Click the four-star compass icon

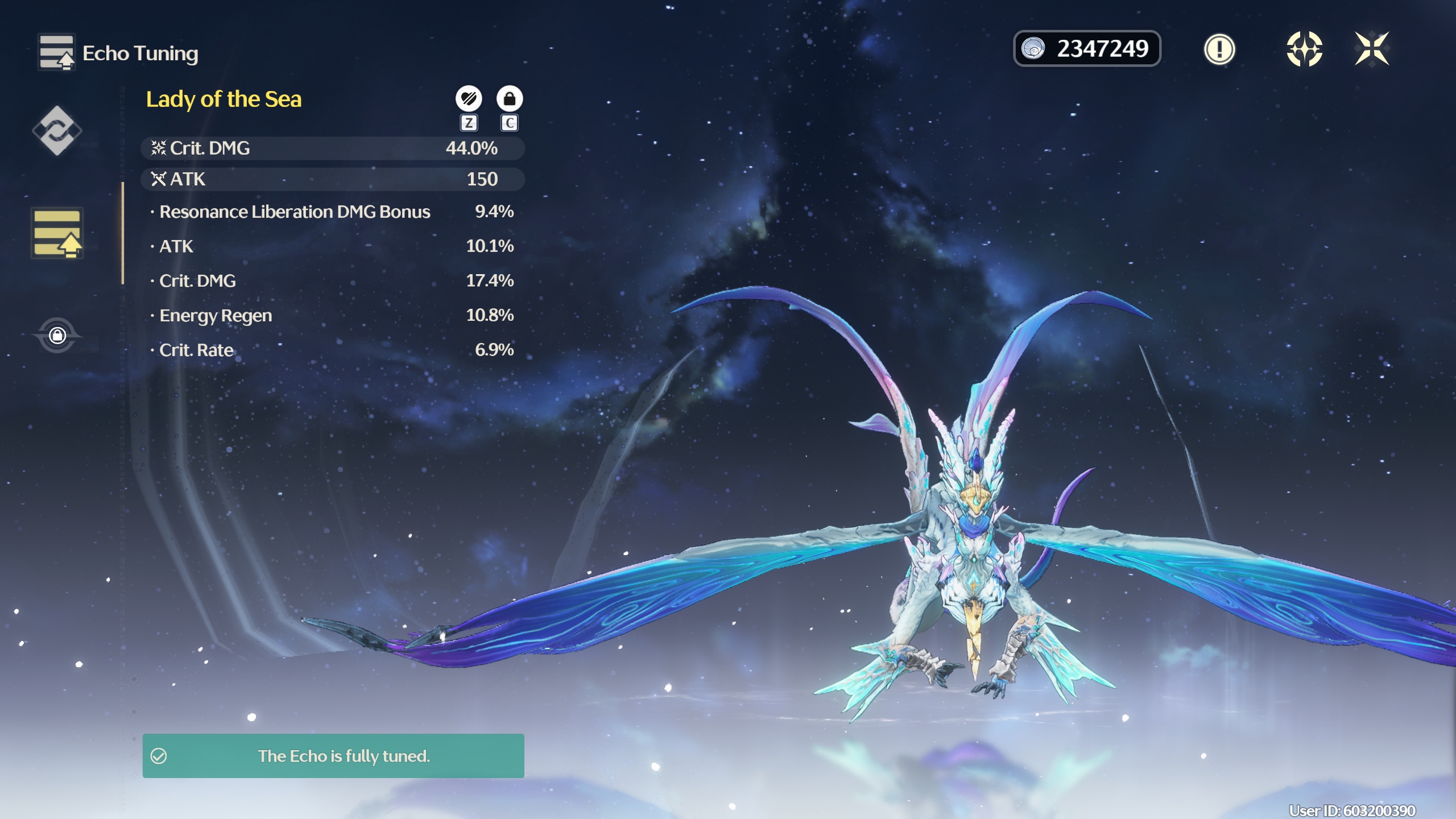tap(1304, 49)
